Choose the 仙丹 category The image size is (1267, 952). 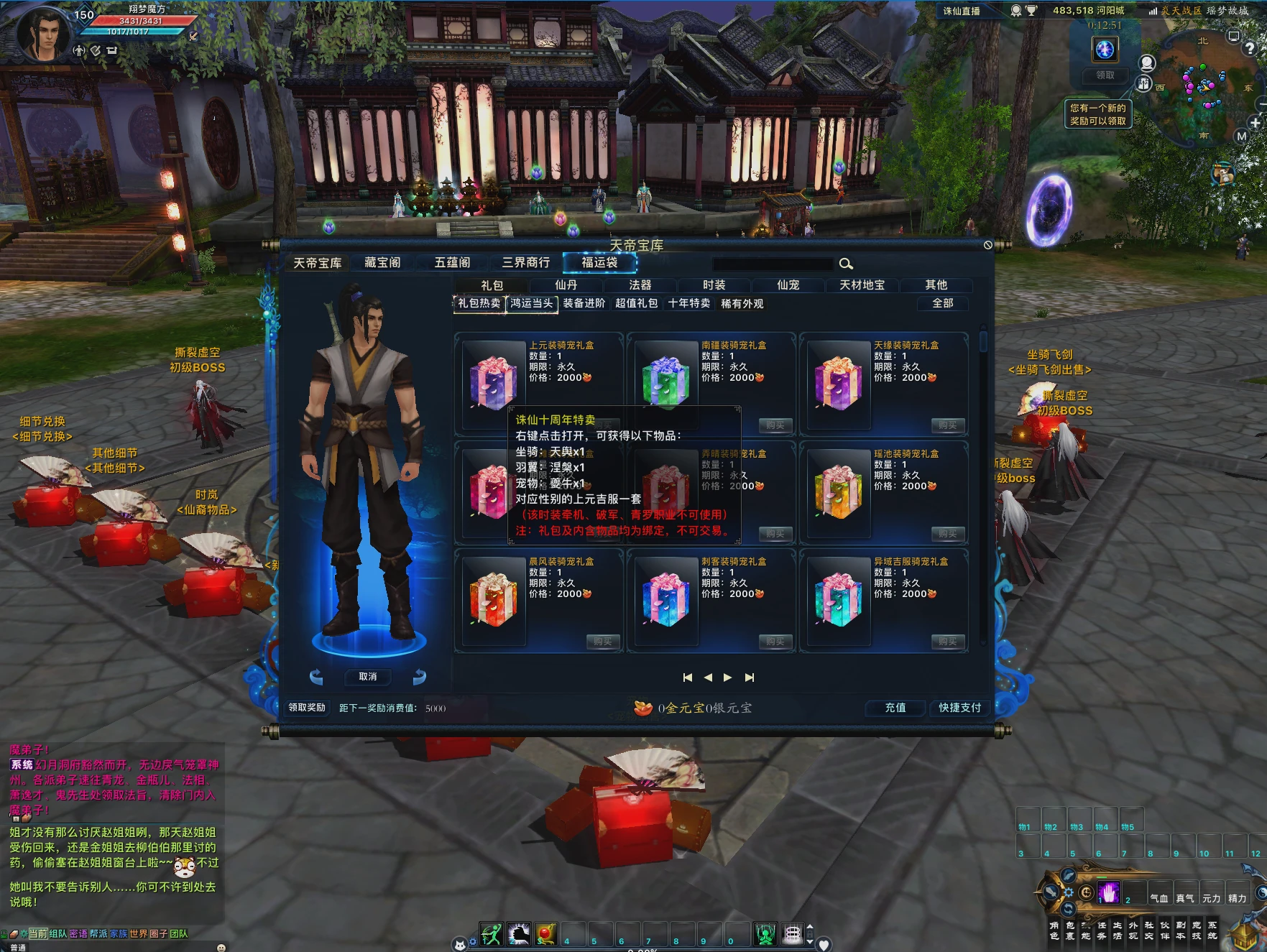566,285
